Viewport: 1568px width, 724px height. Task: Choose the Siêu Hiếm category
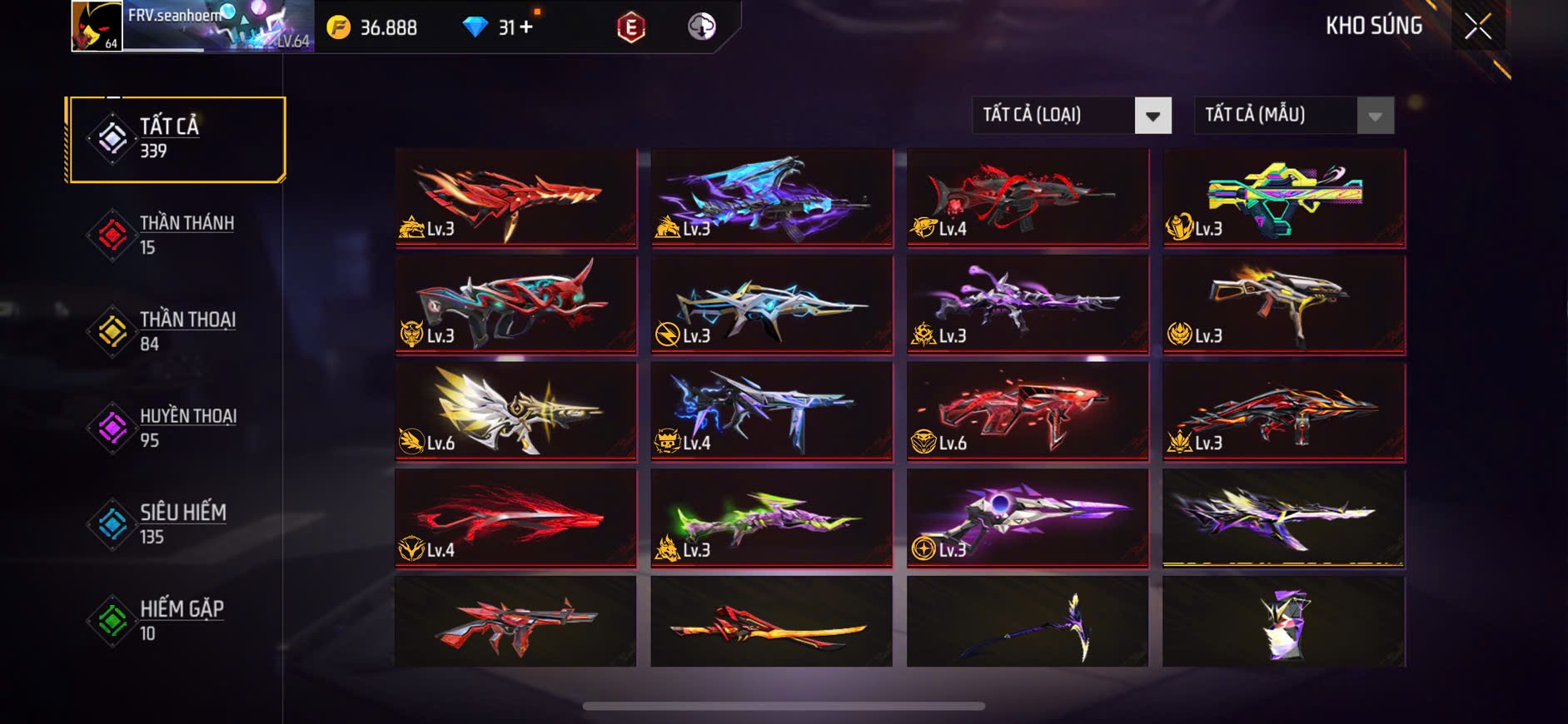click(177, 524)
